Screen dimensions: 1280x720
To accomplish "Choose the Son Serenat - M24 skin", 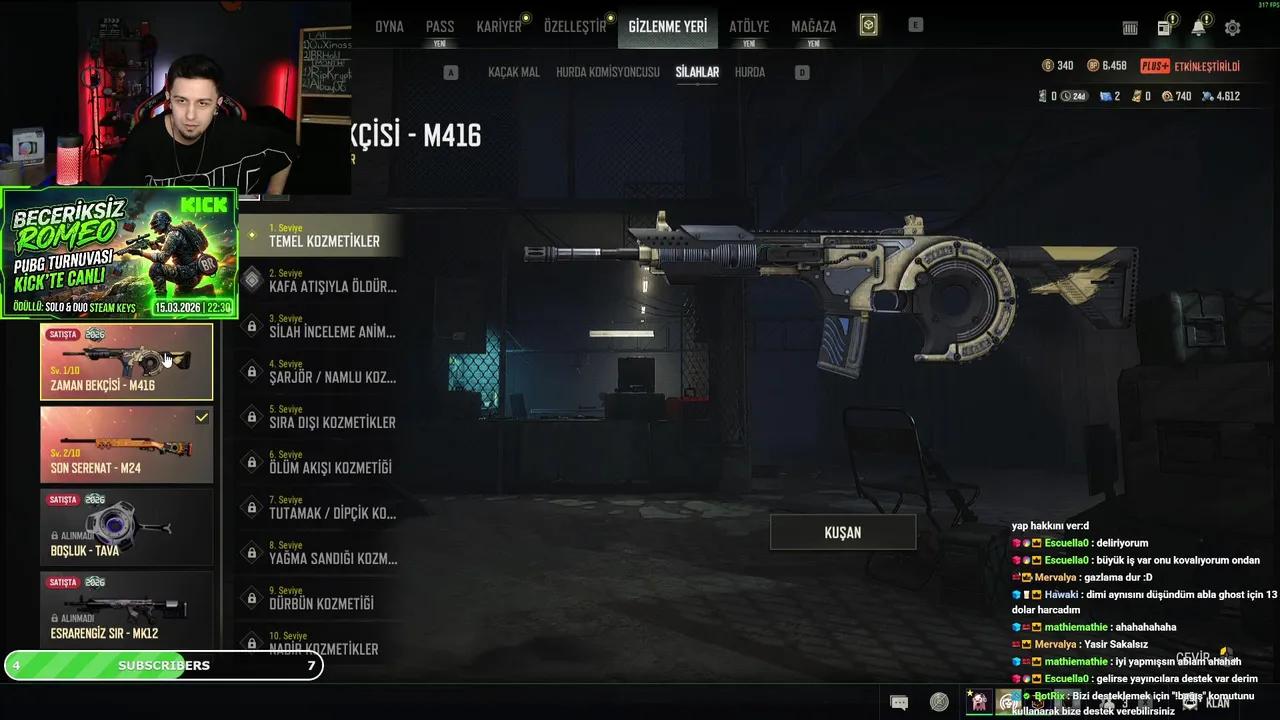I will pos(126,445).
